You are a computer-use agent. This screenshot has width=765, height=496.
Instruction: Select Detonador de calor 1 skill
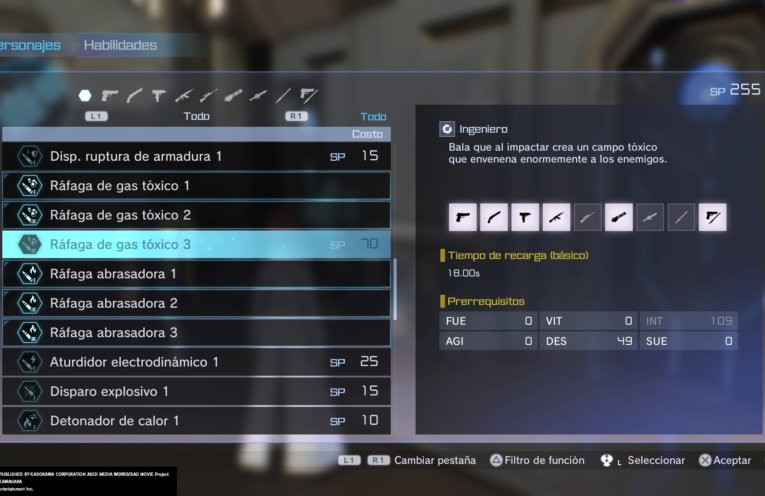pyautogui.click(x=196, y=421)
